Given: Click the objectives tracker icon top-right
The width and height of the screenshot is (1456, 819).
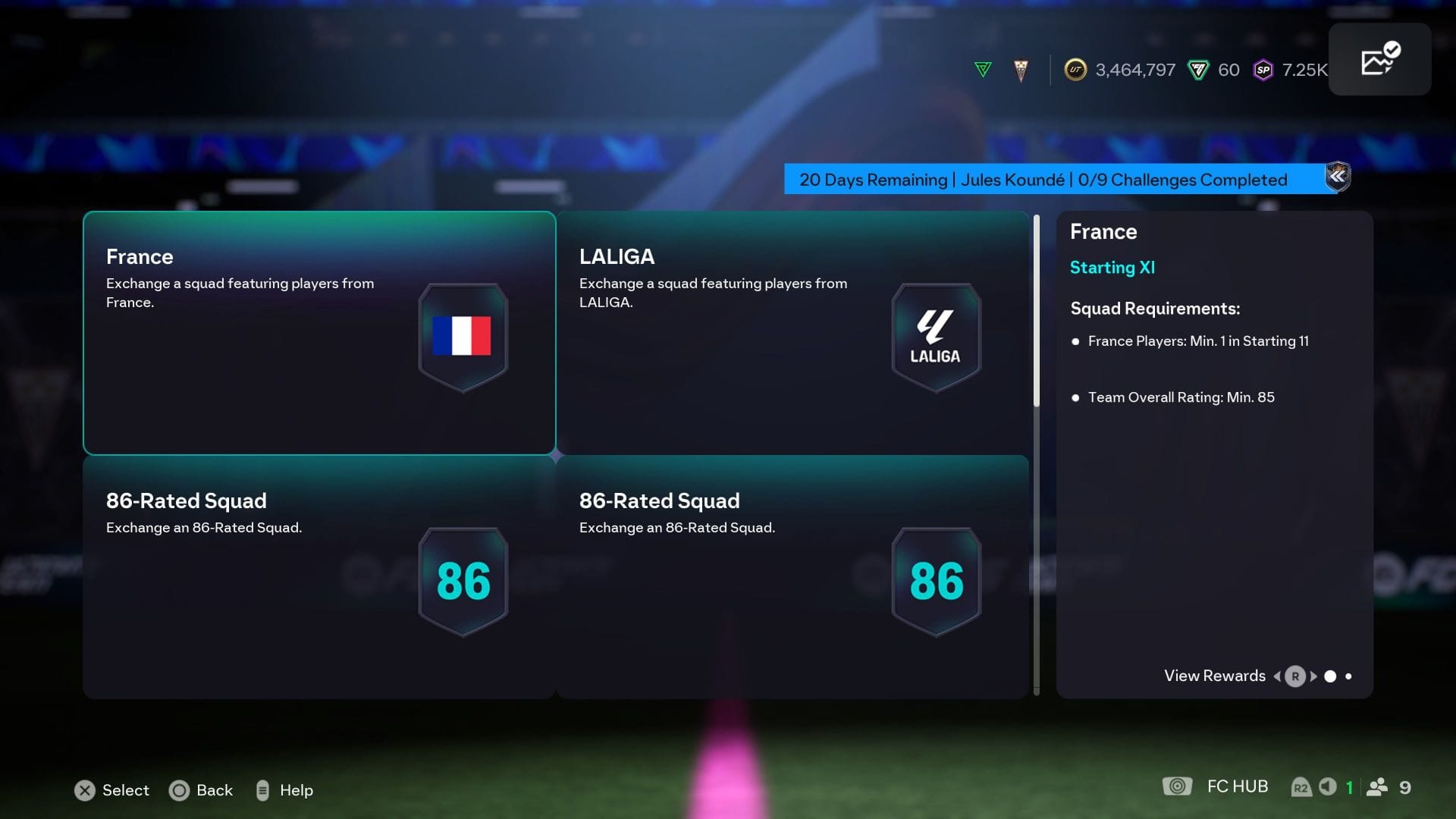Looking at the screenshot, I should click(x=1380, y=59).
